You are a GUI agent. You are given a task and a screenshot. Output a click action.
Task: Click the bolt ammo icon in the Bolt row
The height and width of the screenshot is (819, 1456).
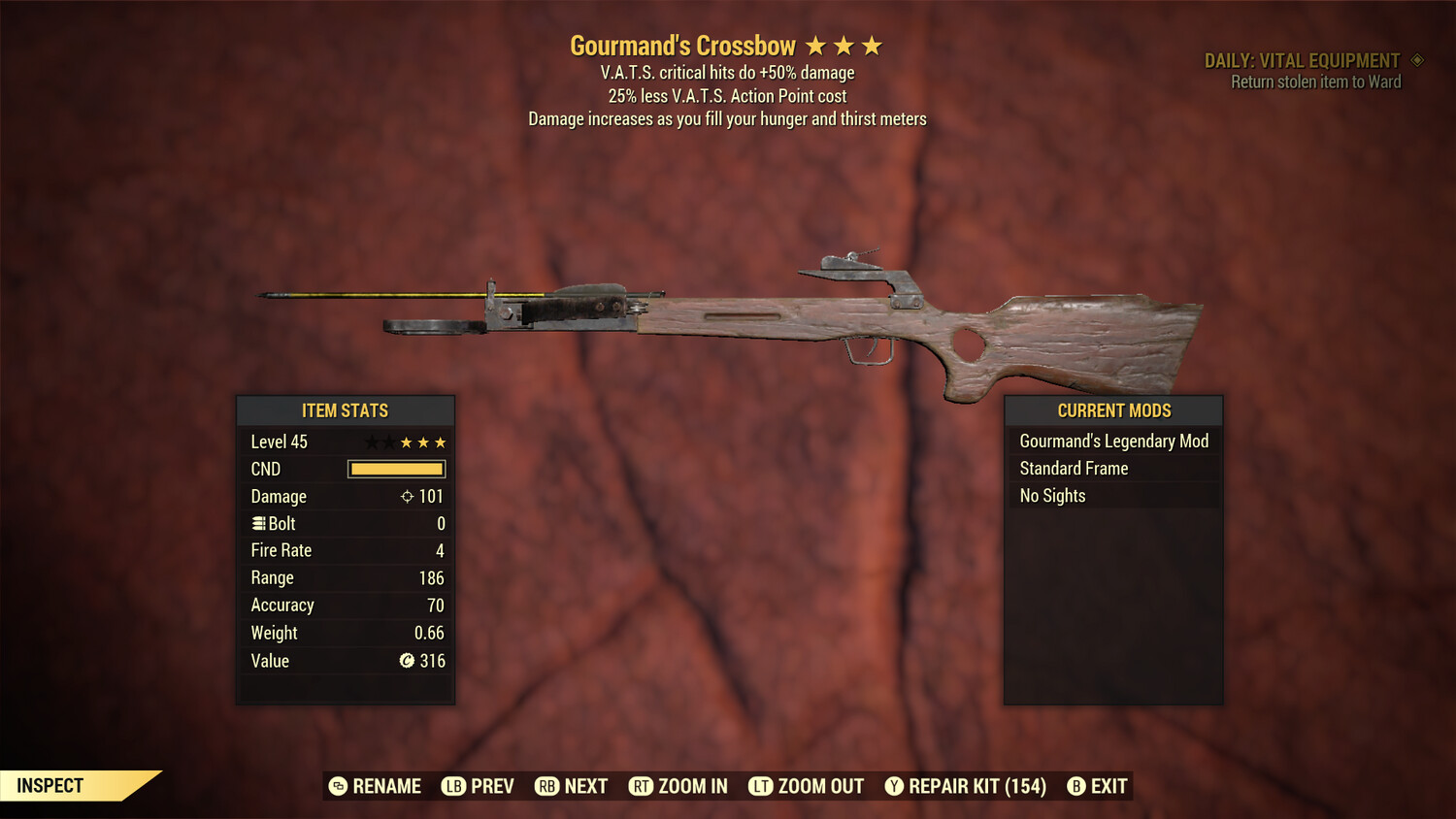pos(258,523)
